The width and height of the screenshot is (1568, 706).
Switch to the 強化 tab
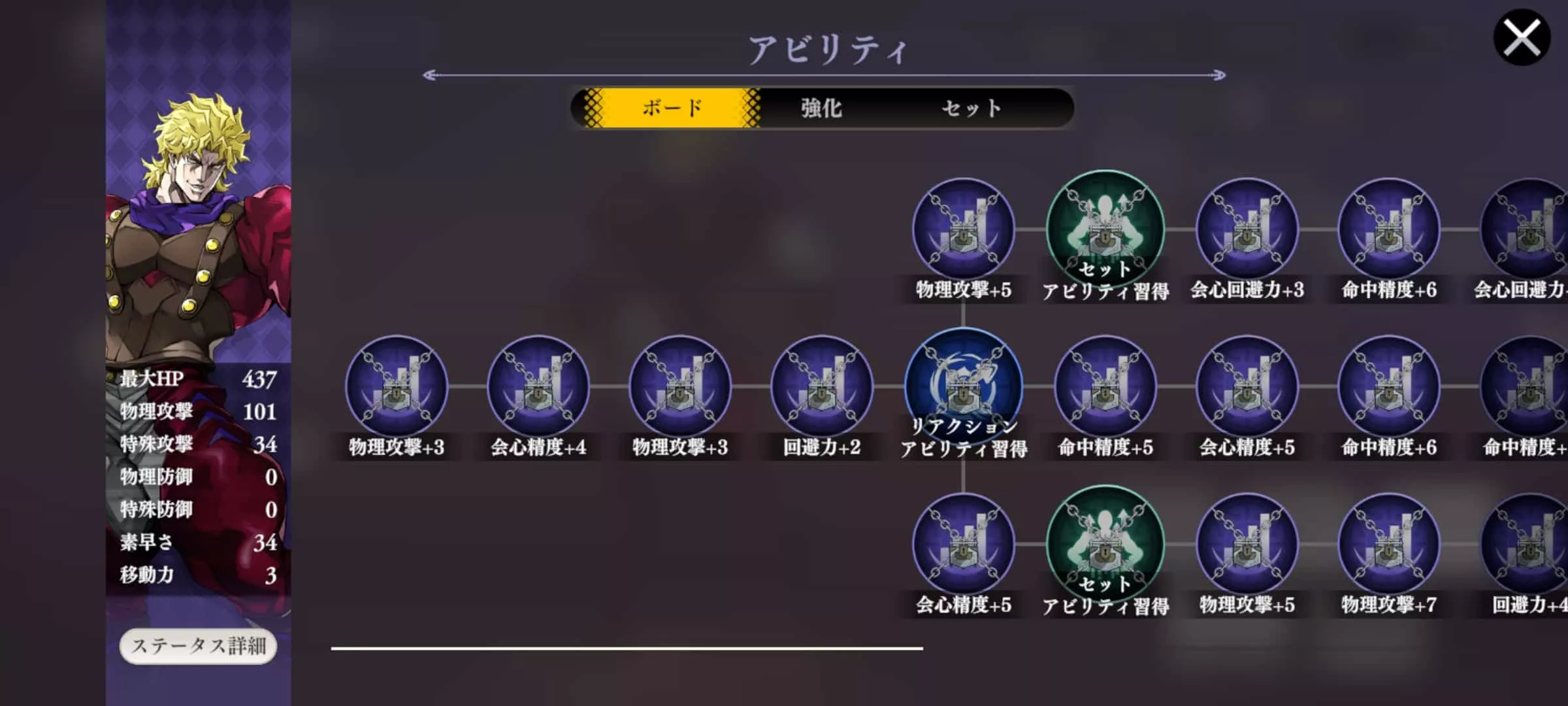click(820, 108)
